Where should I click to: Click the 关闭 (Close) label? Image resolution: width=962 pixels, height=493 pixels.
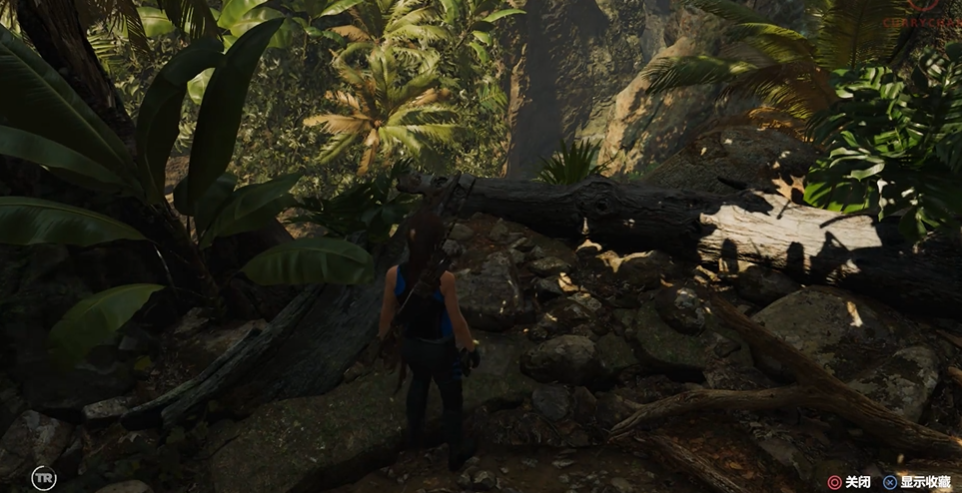pyautogui.click(x=857, y=482)
